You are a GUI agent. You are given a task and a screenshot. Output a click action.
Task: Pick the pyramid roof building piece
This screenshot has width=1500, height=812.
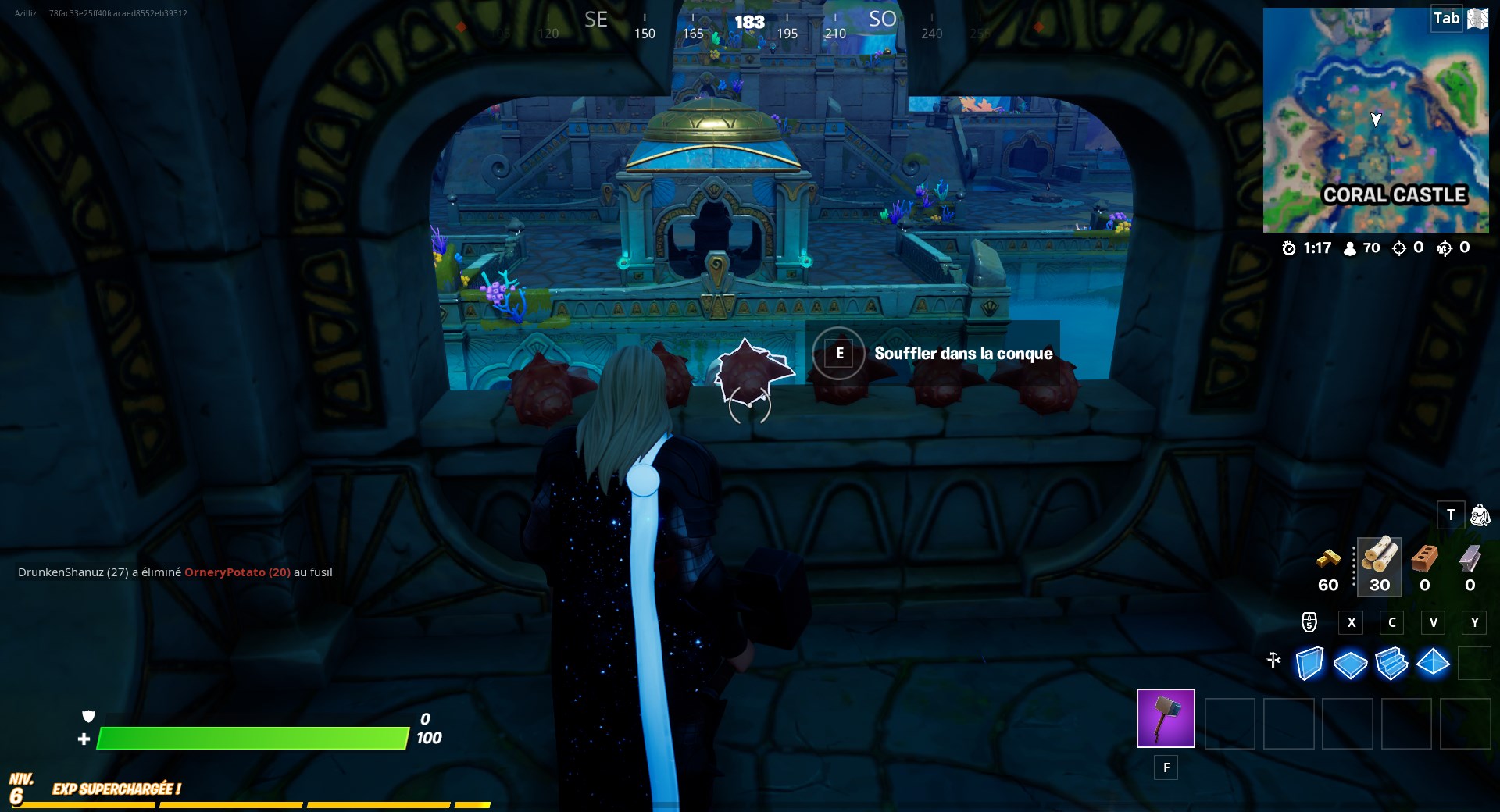pyautogui.click(x=1433, y=663)
